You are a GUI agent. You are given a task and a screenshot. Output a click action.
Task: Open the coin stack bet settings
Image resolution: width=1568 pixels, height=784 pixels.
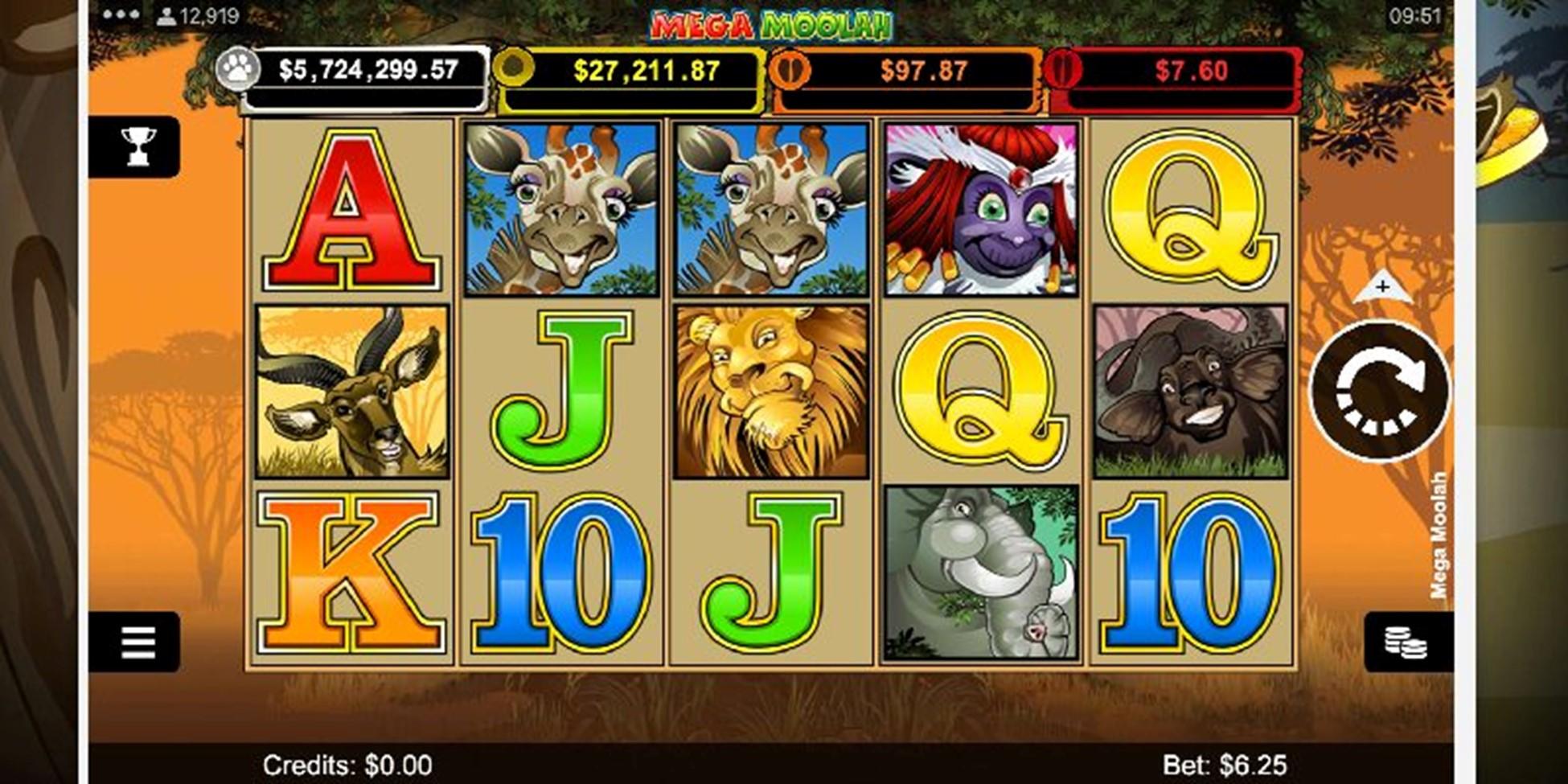[x=1406, y=642]
